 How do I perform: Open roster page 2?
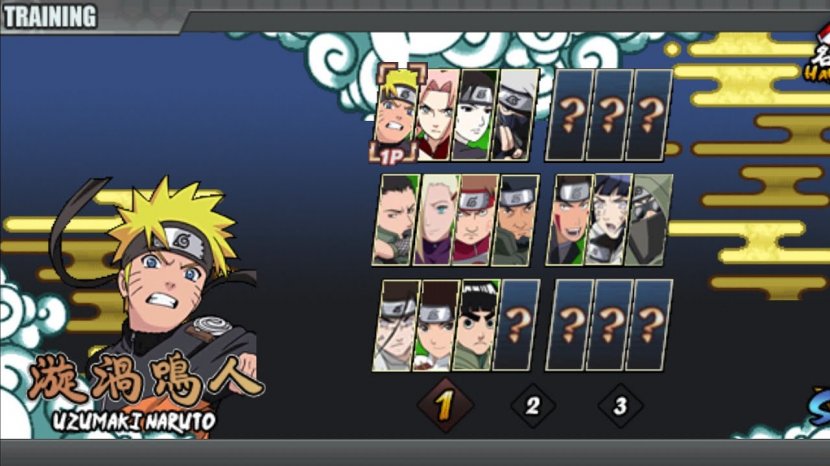[x=533, y=406]
